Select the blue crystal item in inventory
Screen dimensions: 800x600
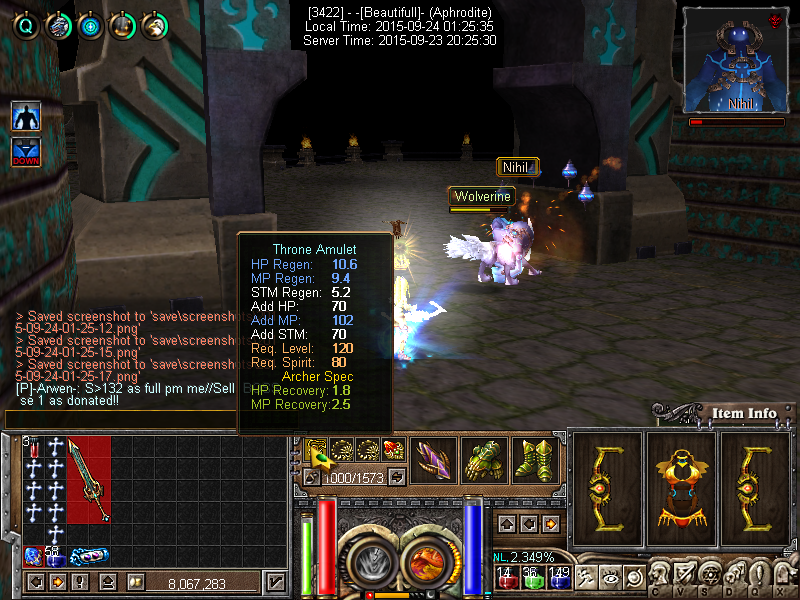(x=32, y=555)
